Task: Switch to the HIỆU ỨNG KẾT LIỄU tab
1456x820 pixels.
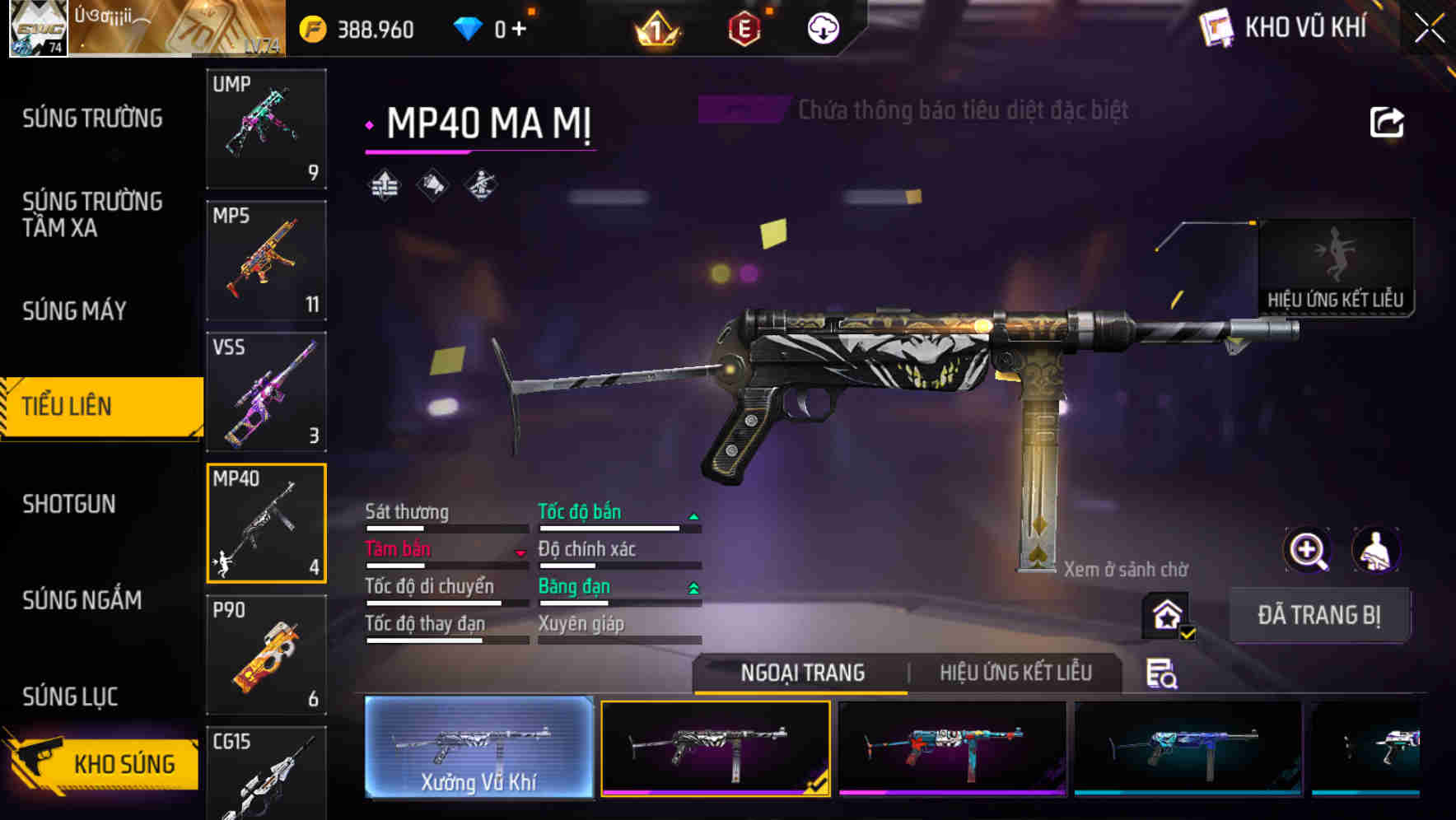Action: coord(1015,673)
